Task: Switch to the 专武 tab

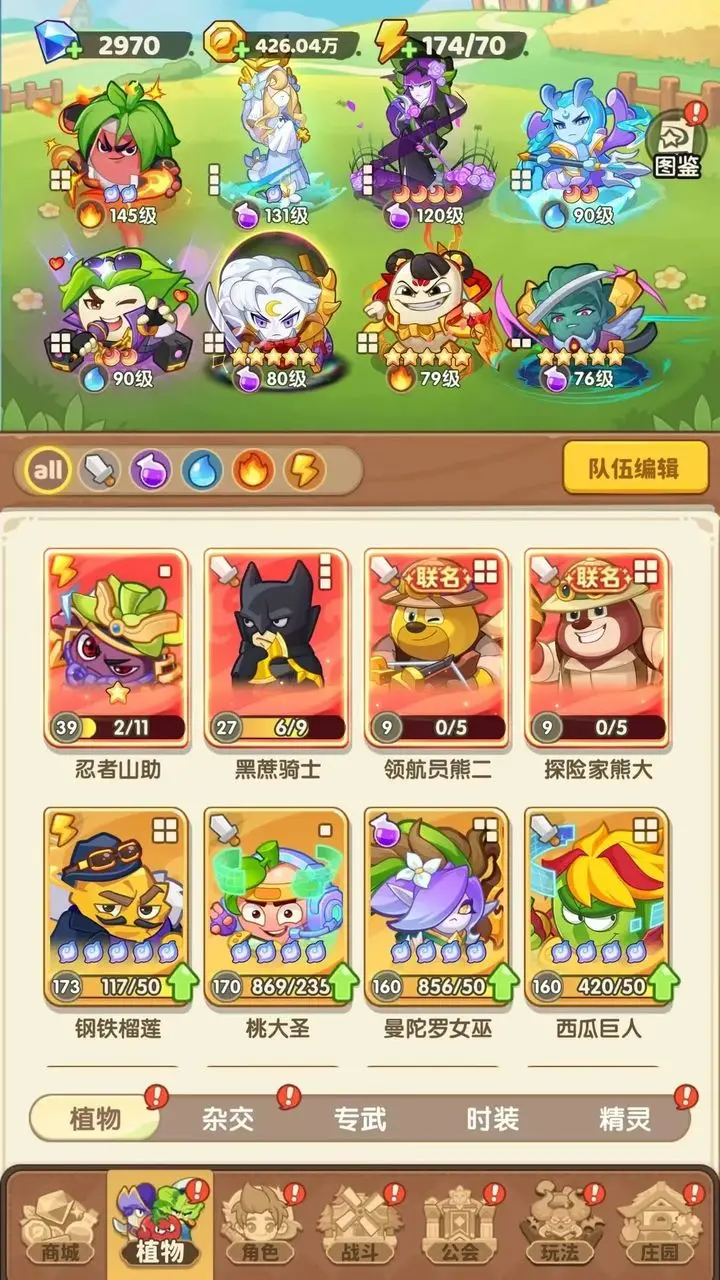Action: (x=360, y=1118)
